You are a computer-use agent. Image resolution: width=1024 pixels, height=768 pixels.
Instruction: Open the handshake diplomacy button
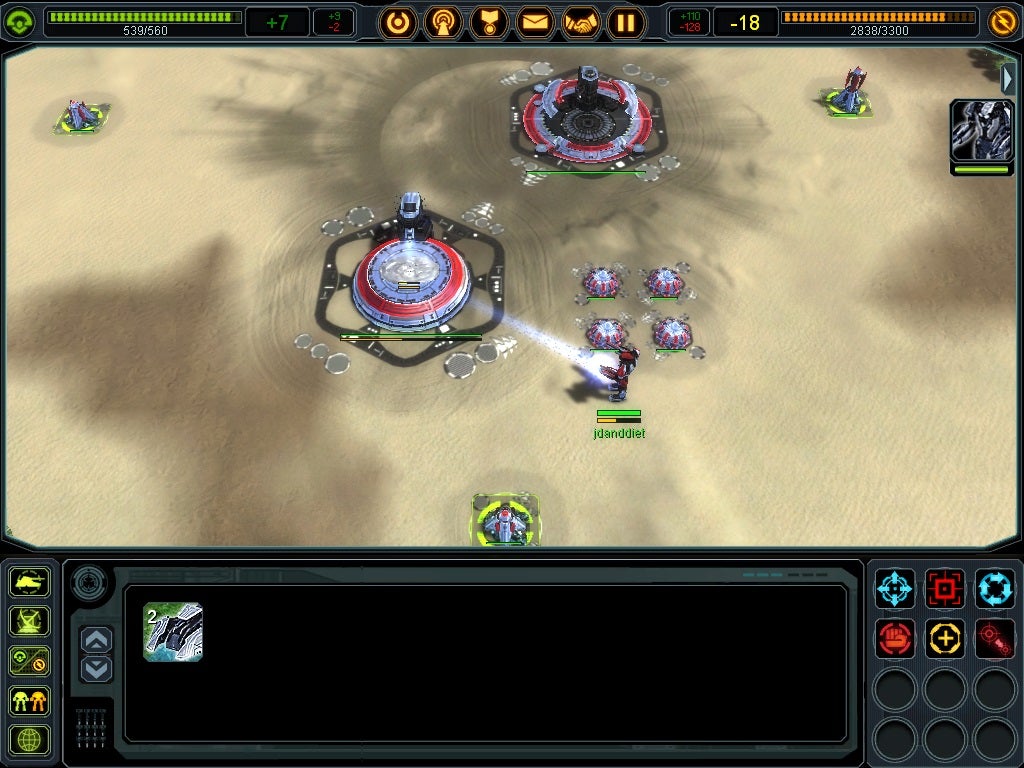(x=581, y=22)
